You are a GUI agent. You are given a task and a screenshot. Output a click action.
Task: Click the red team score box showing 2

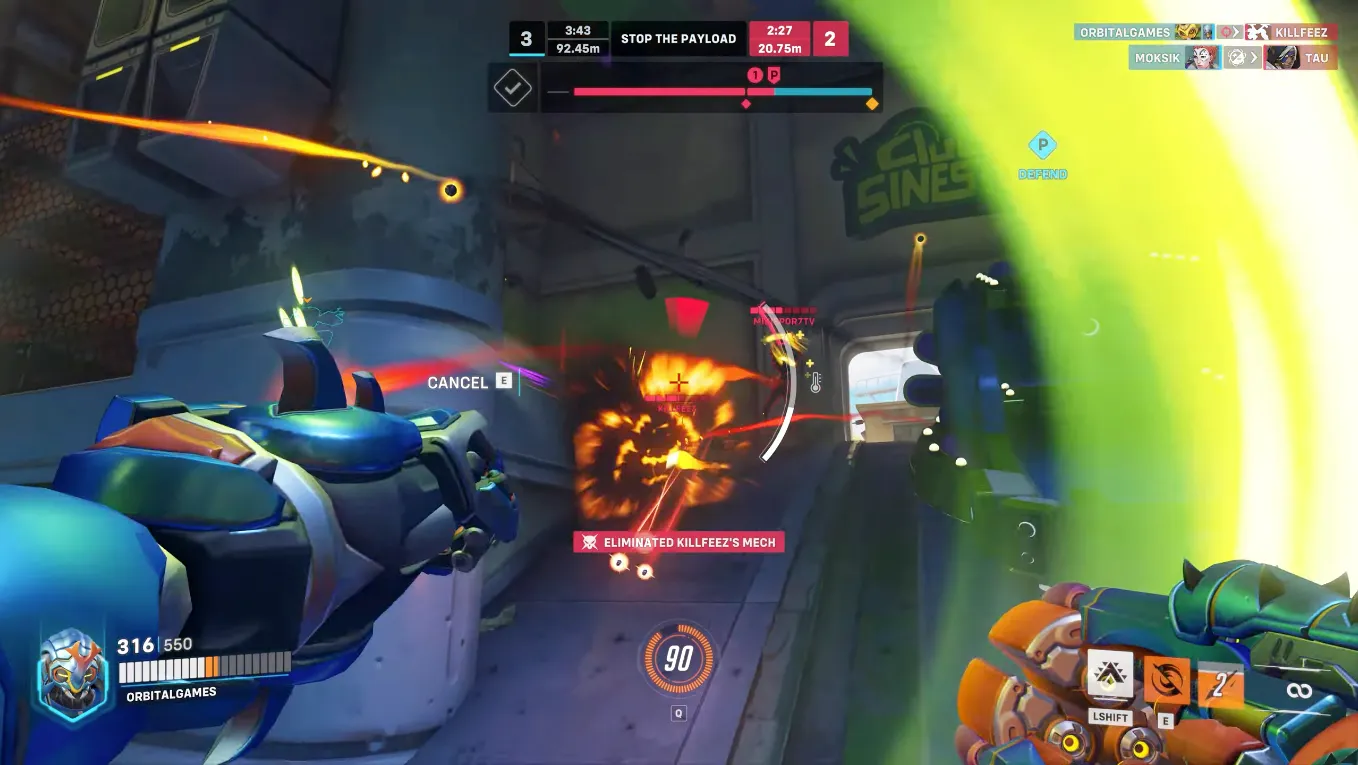click(831, 38)
